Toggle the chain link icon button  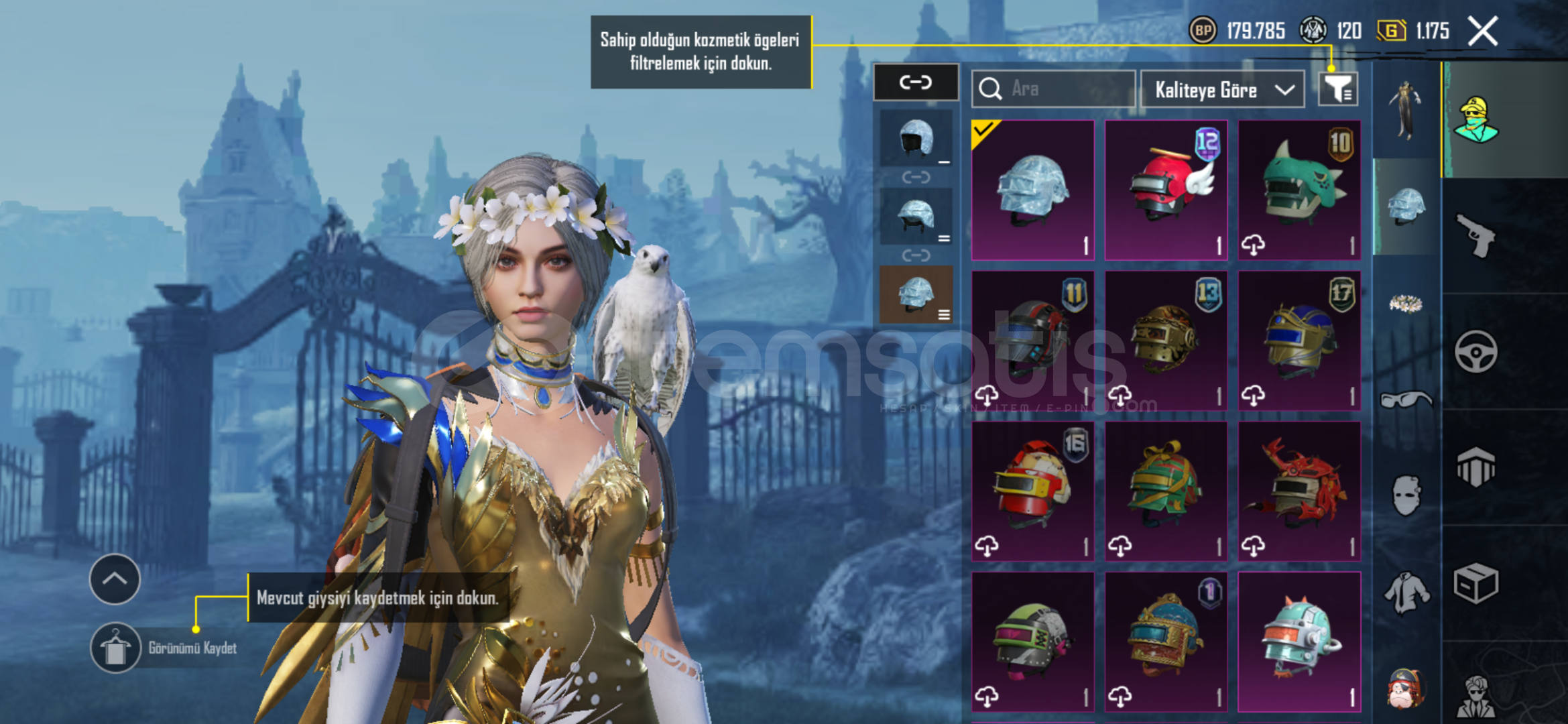(916, 82)
